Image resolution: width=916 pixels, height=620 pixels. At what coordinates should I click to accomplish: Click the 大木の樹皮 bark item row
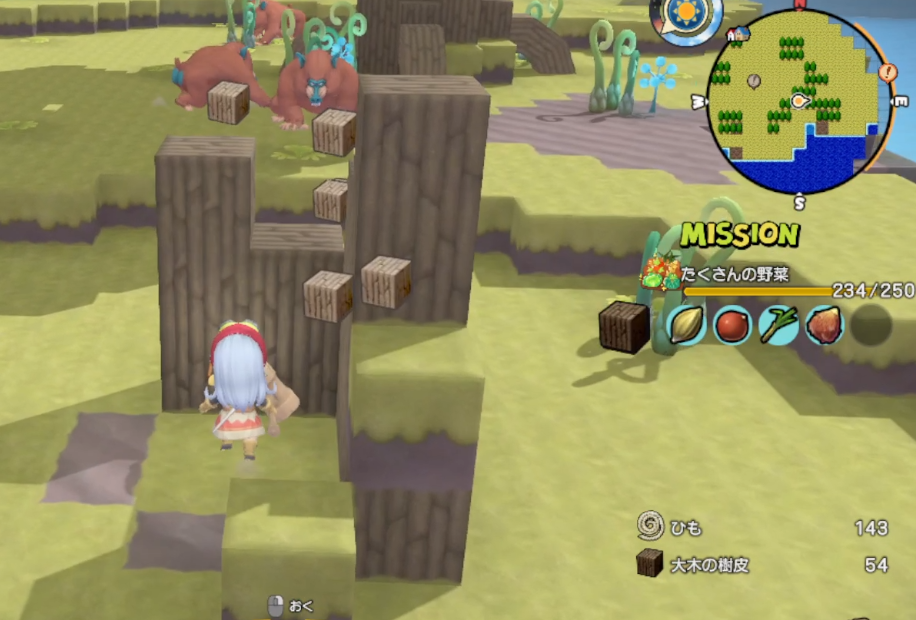coord(762,565)
